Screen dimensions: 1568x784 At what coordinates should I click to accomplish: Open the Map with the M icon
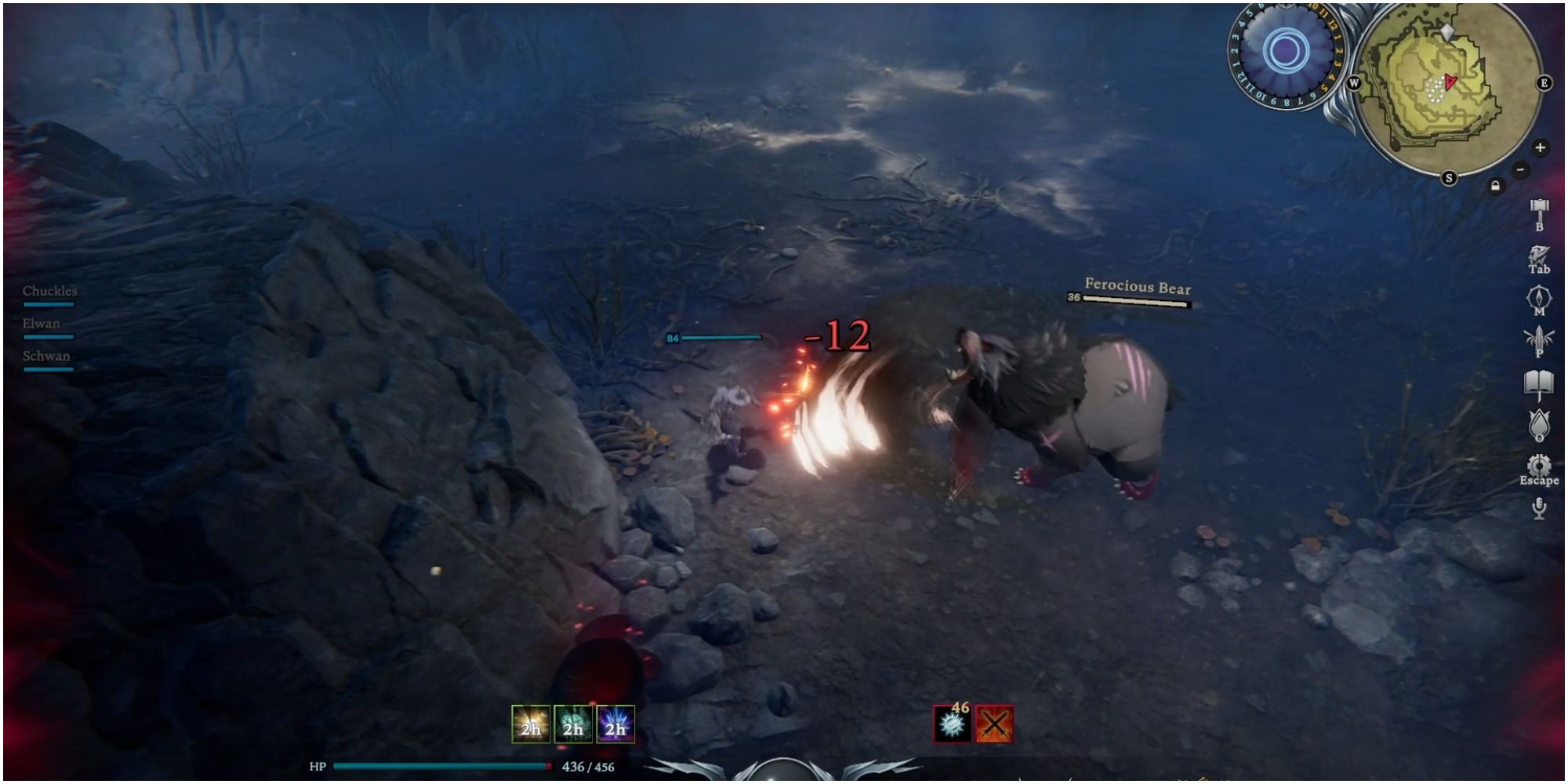point(1539,298)
